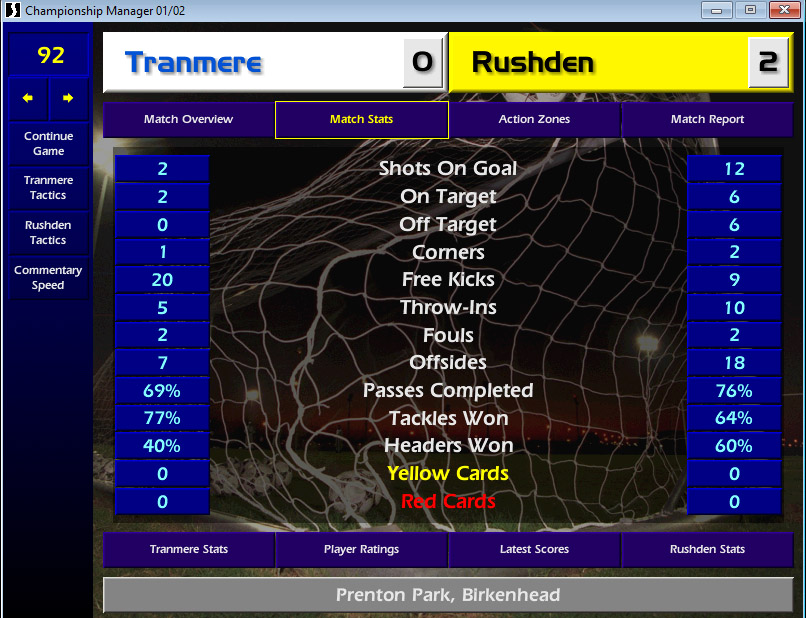Switch to the Match Overview tab
The image size is (806, 618).
[188, 119]
